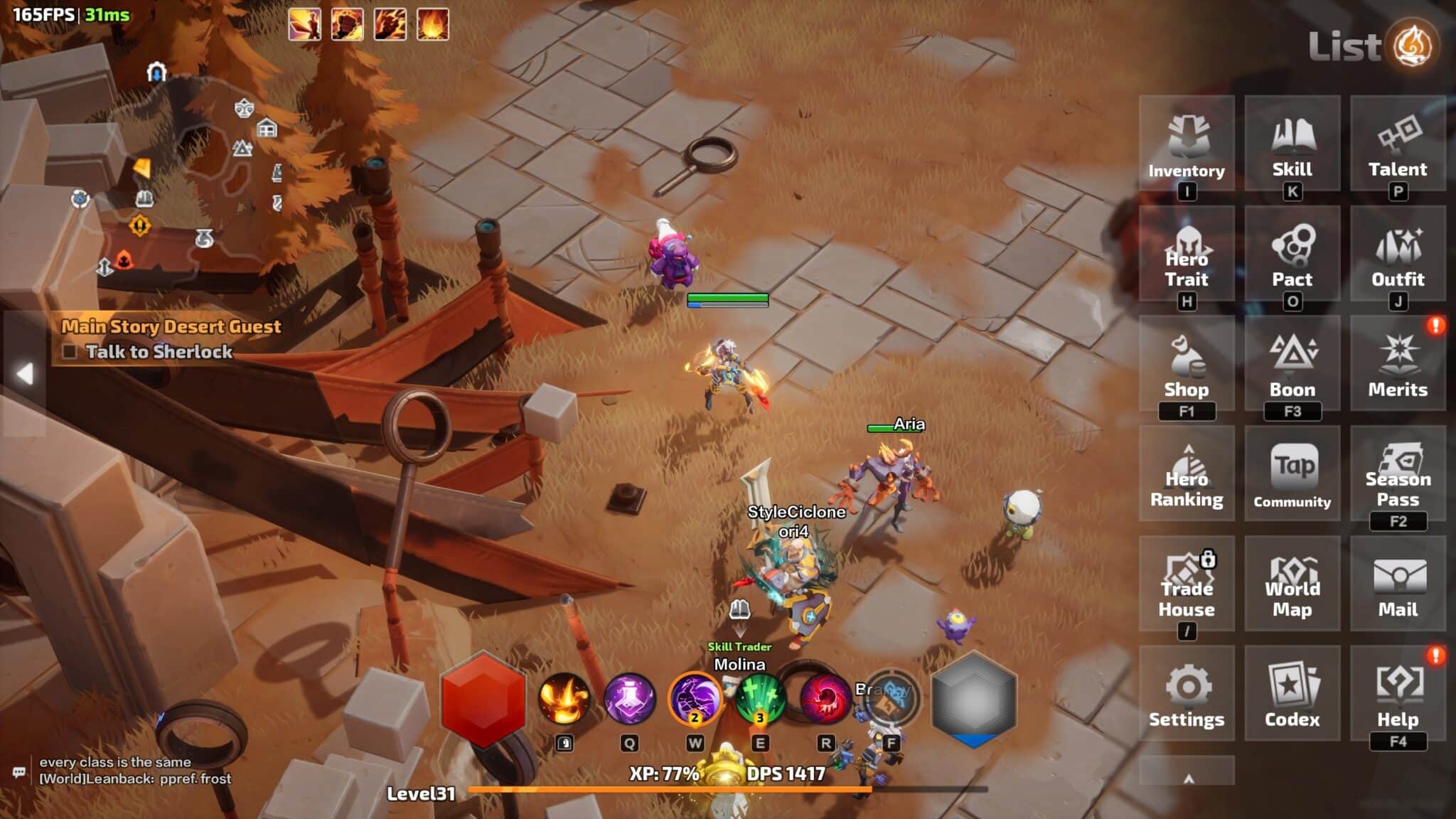Open the chat box speech bubble icon
Viewport: 1456px width, 819px height.
(19, 772)
